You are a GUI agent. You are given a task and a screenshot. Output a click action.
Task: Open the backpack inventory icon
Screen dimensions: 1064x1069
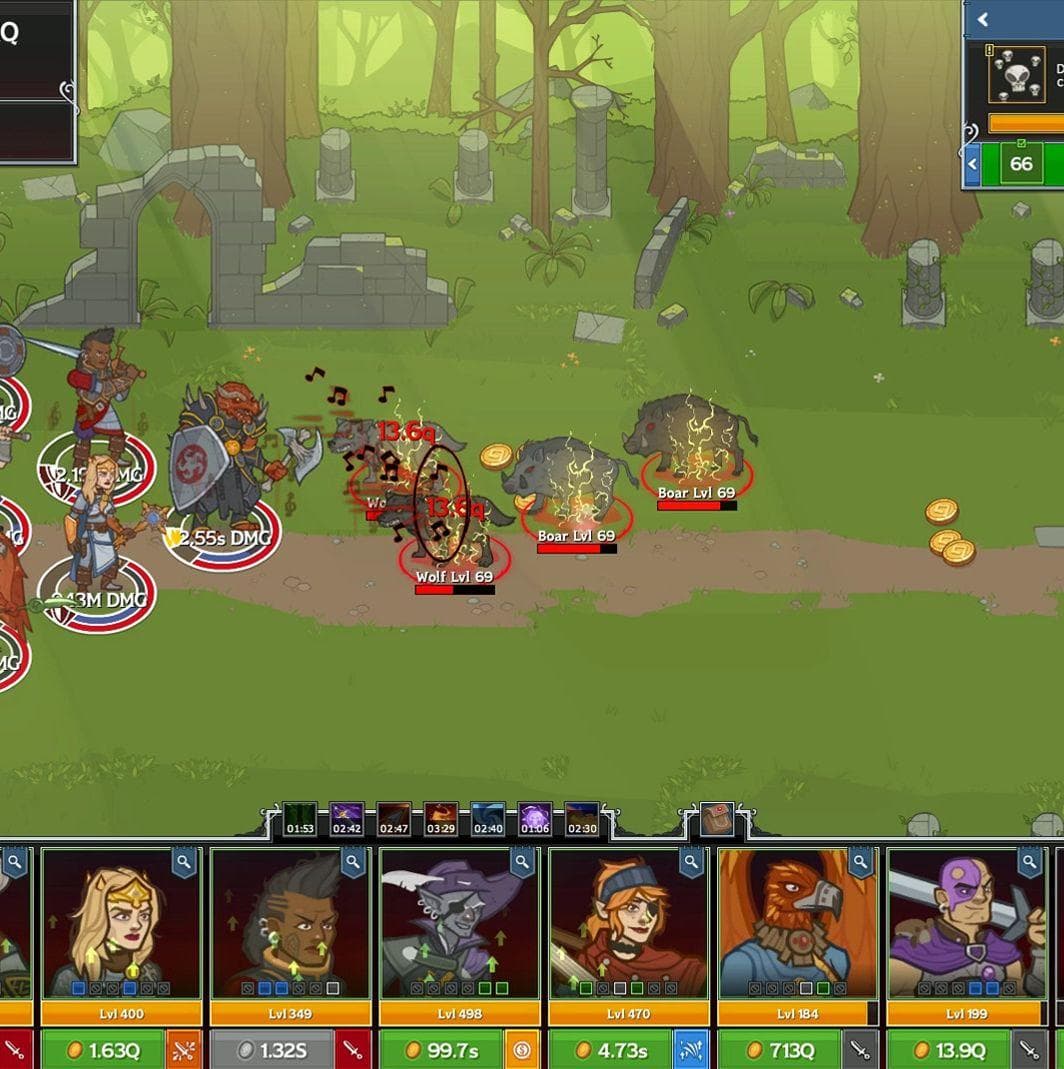[717, 819]
